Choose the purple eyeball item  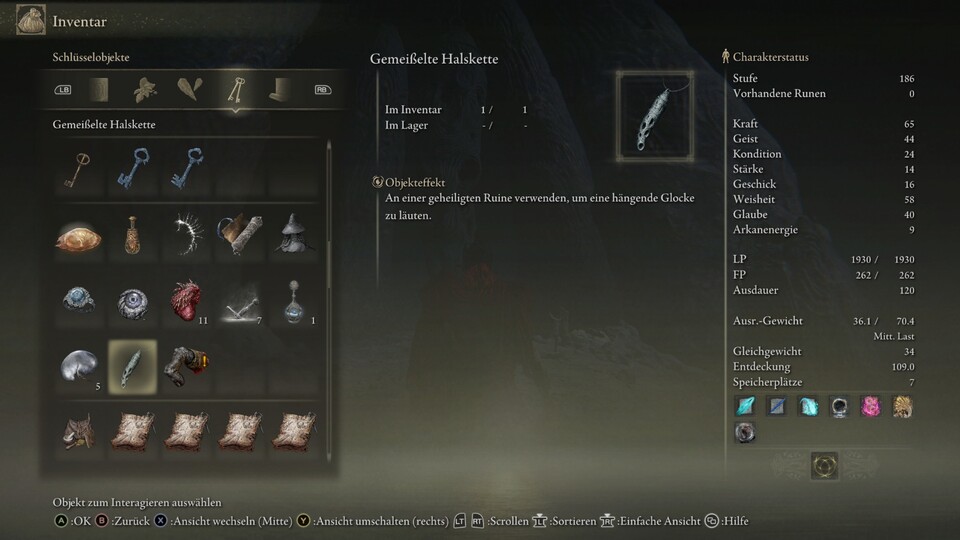(x=133, y=300)
